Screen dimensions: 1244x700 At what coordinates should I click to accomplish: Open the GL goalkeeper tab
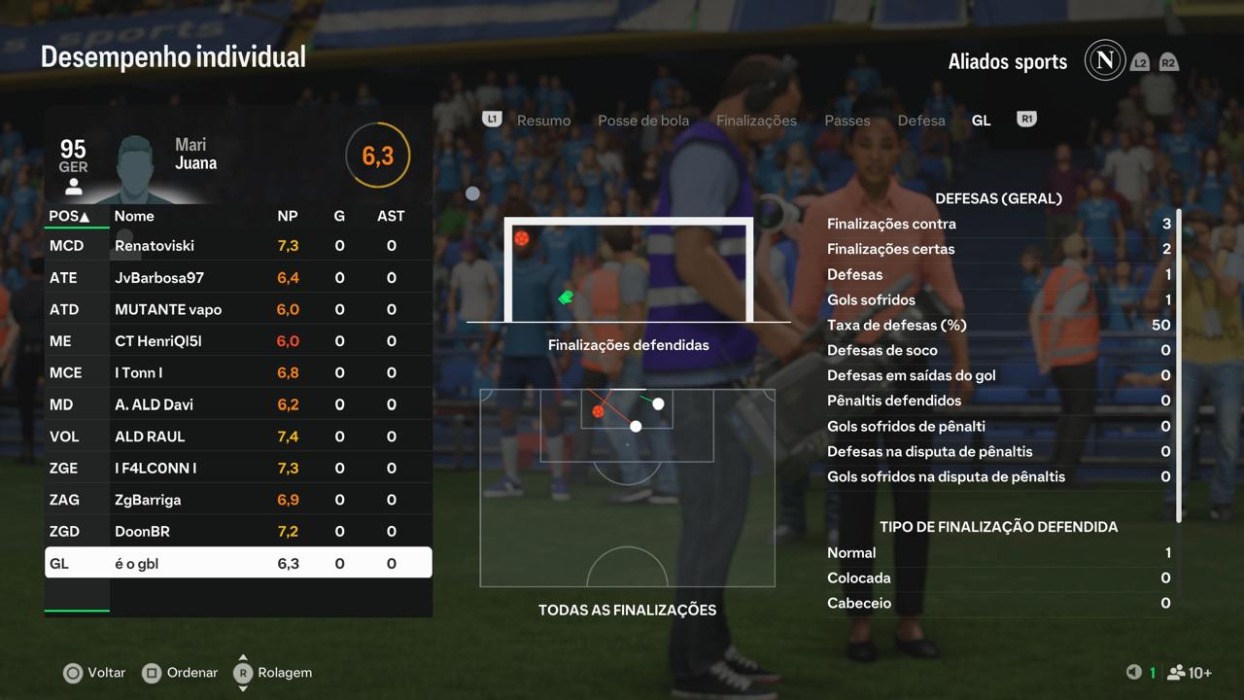coord(981,120)
